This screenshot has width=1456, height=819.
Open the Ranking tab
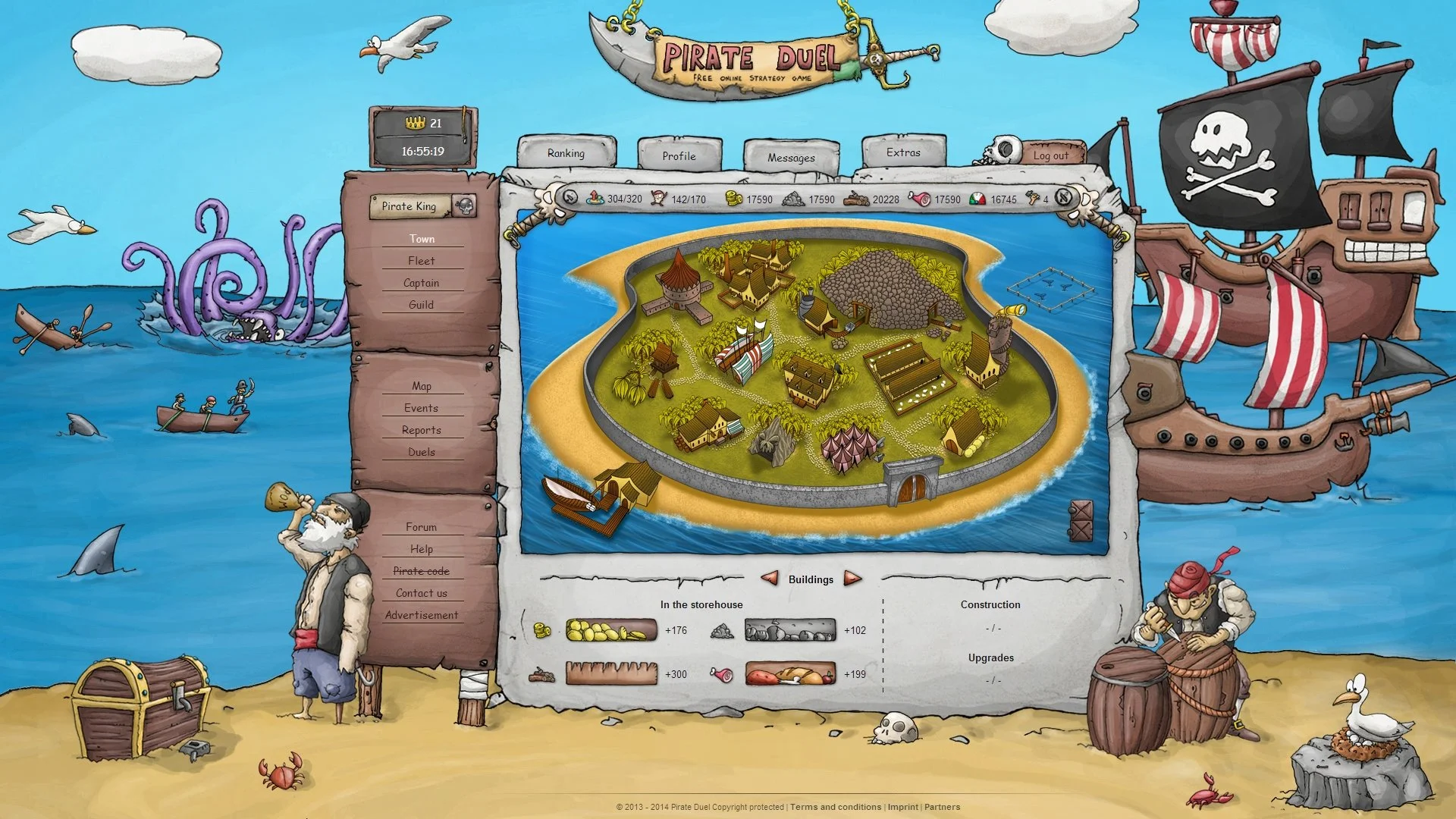[566, 154]
